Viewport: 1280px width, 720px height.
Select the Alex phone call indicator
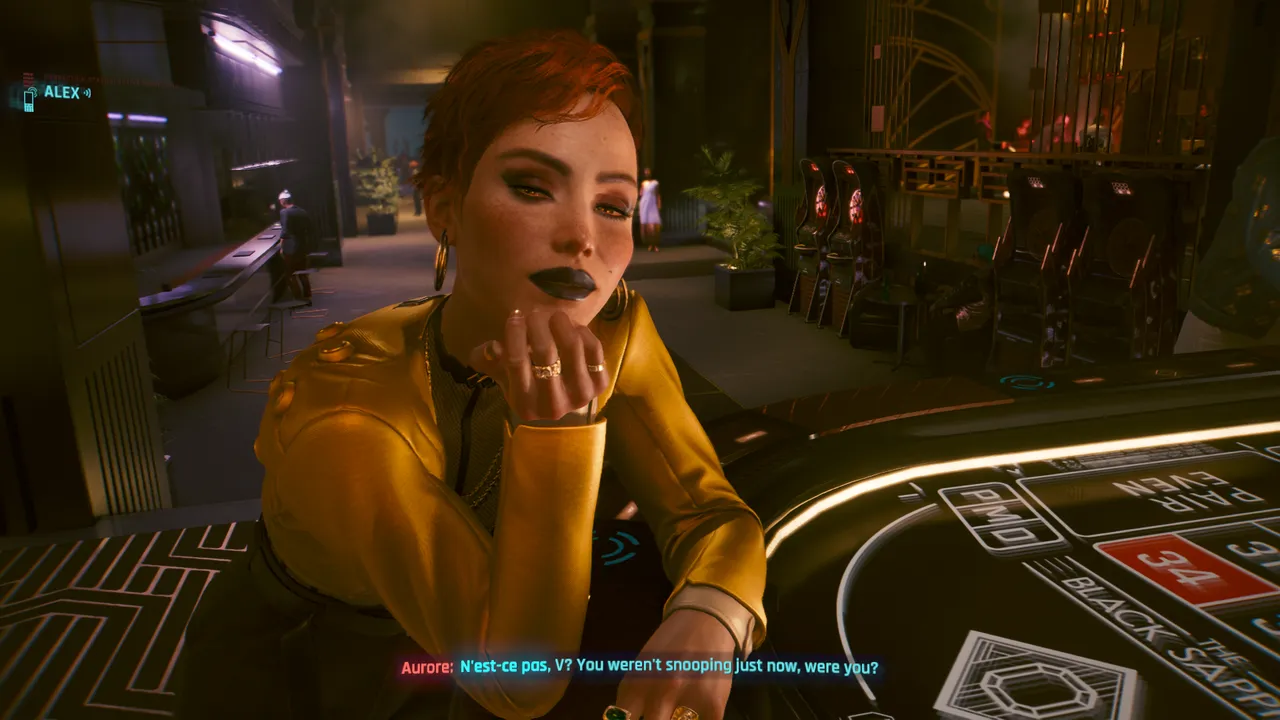[x=57, y=93]
